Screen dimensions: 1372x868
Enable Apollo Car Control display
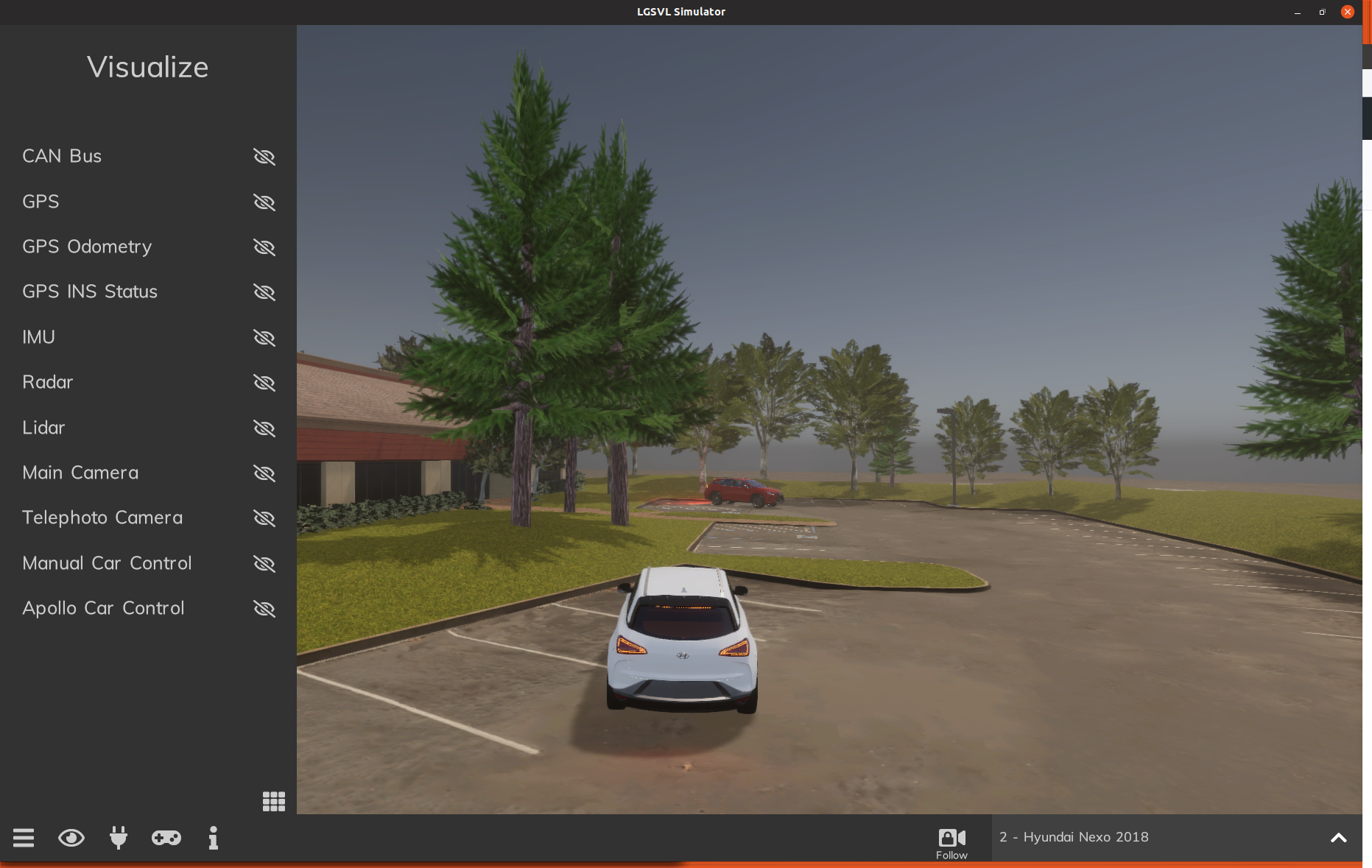(264, 609)
